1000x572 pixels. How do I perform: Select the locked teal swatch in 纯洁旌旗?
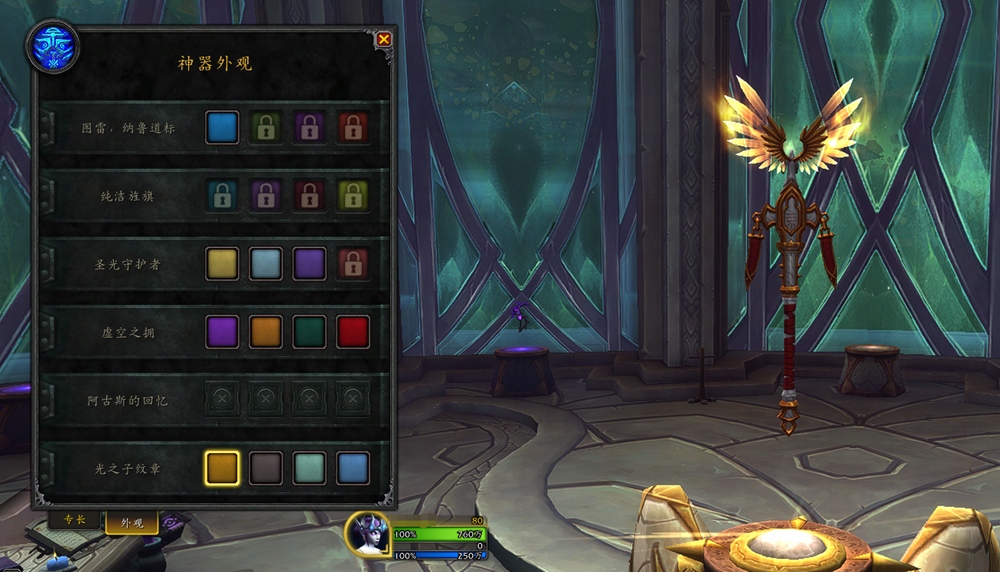coord(222,196)
